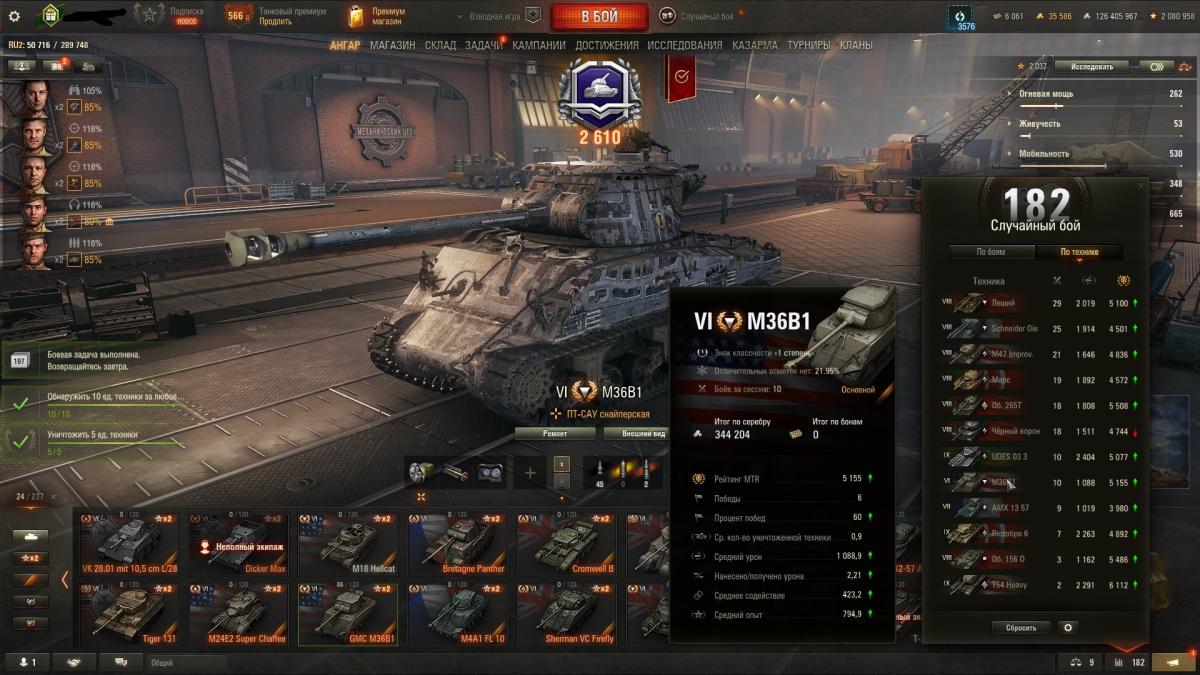The height and width of the screenshot is (675, 1200).
Task: Select the M18 Hellcat tank card
Action: (343, 543)
